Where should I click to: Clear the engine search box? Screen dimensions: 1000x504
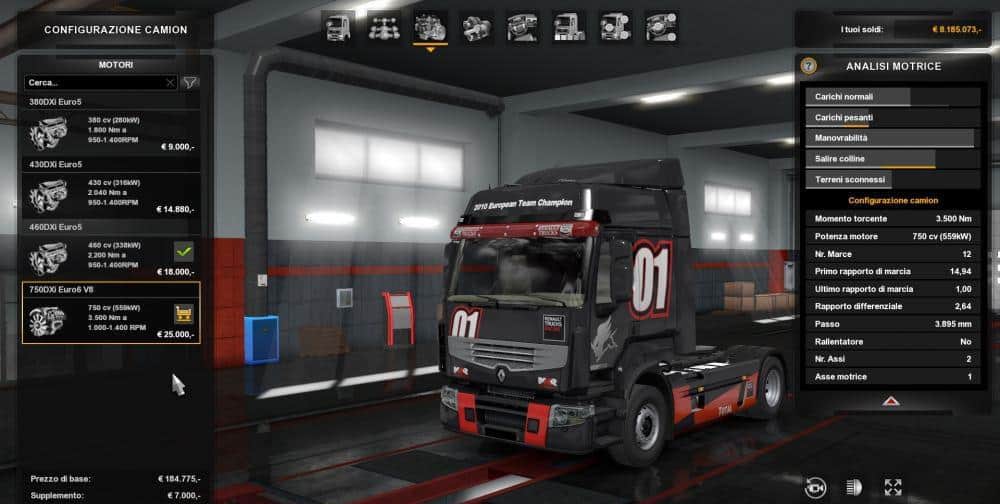[x=170, y=82]
